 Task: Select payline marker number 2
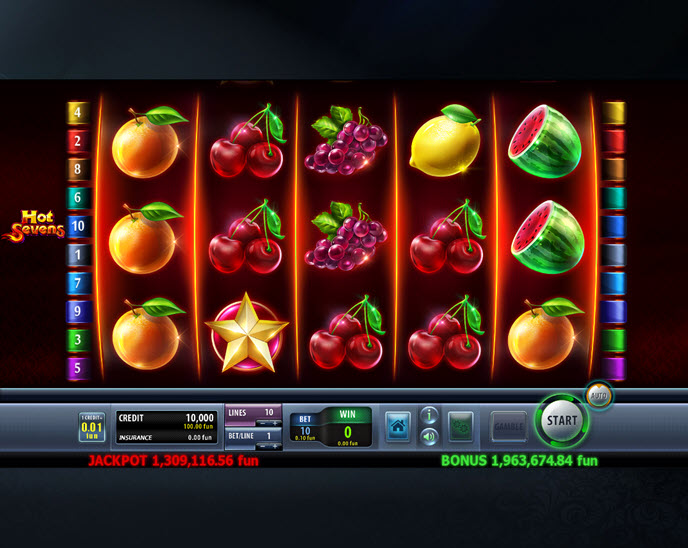click(78, 141)
